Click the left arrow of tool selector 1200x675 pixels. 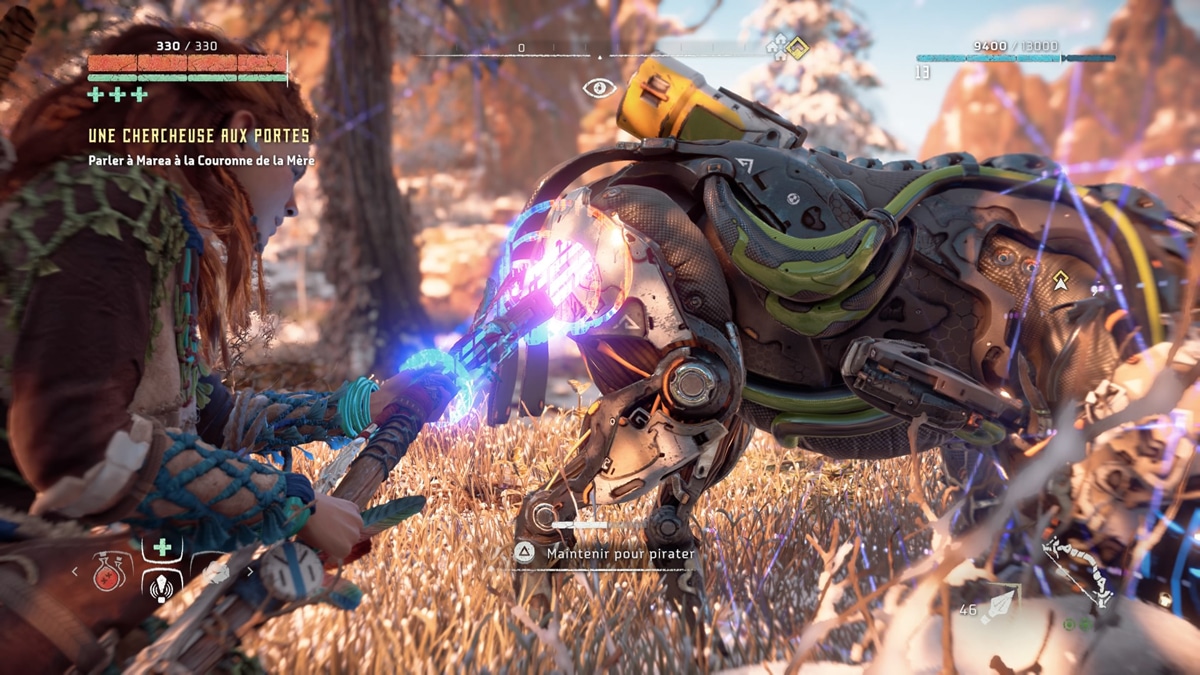point(74,572)
